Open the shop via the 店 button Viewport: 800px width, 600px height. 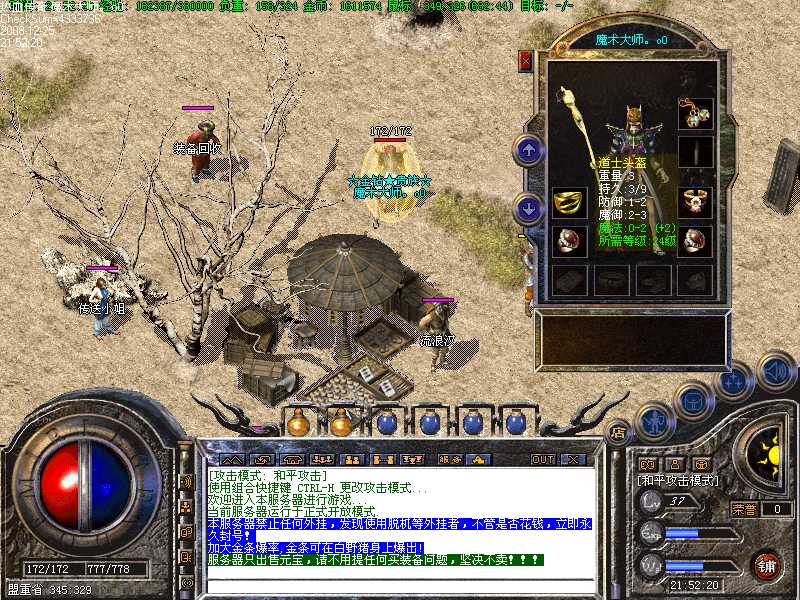[x=618, y=433]
